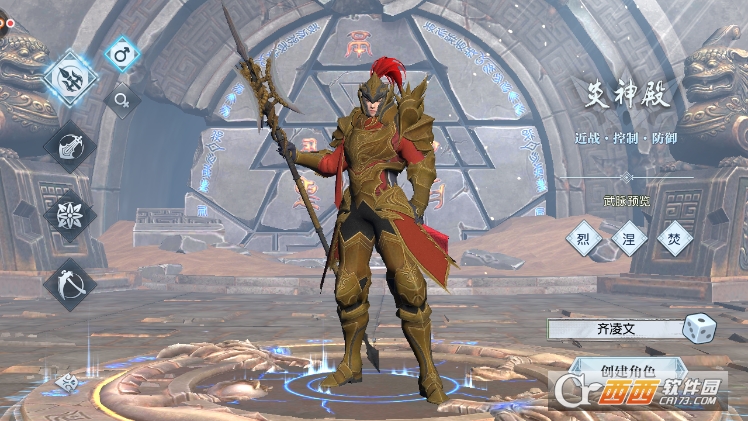Preview the 烈 martial vein

coord(584,238)
